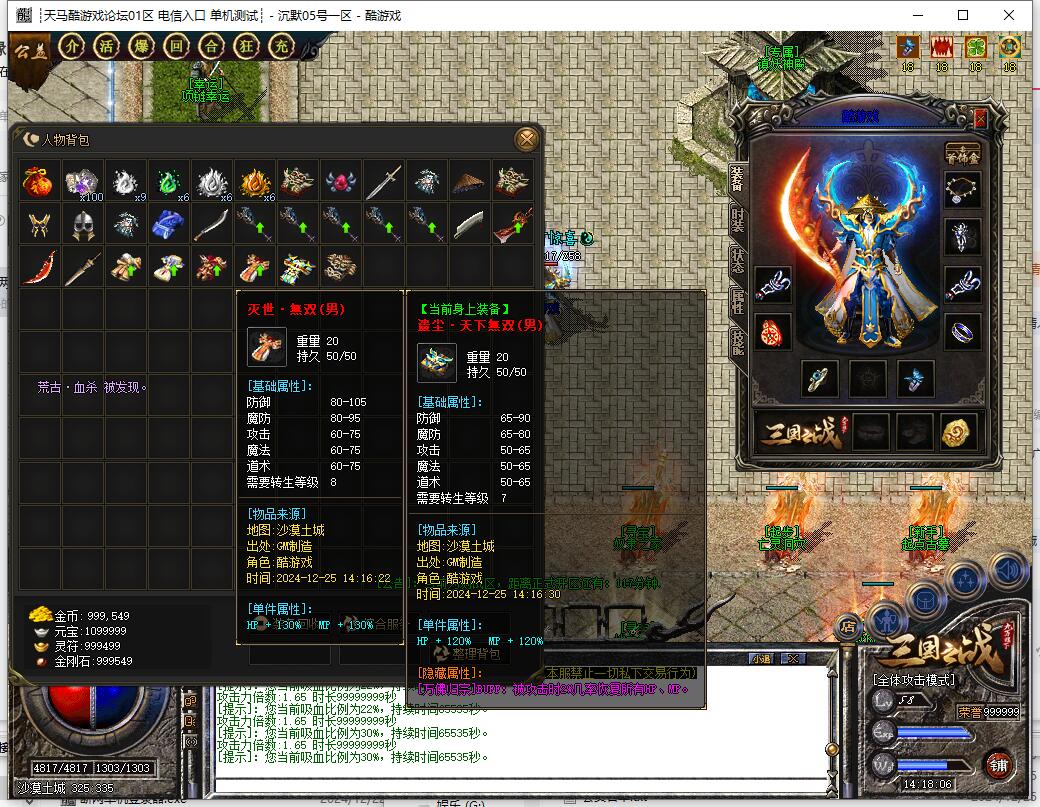Close the character equipment panel
The width and height of the screenshot is (1040, 807).
click(x=980, y=118)
